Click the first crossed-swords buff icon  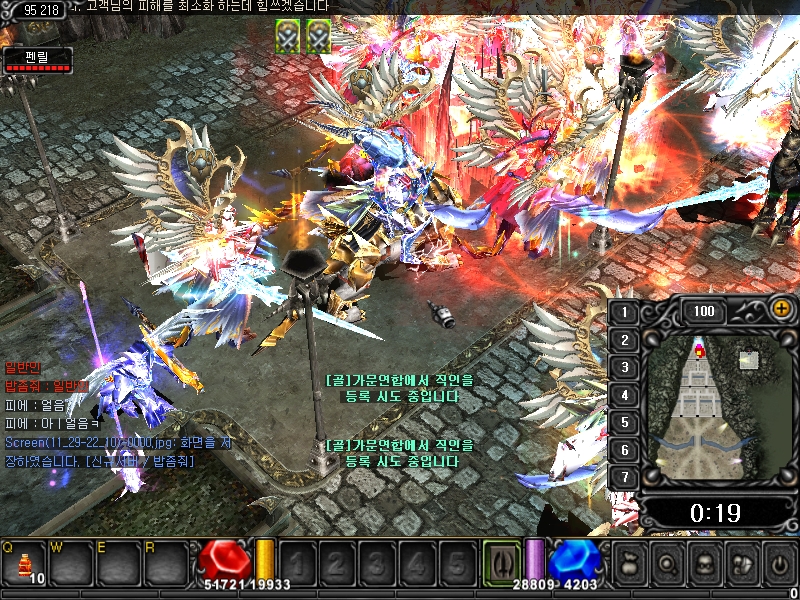click(x=288, y=36)
